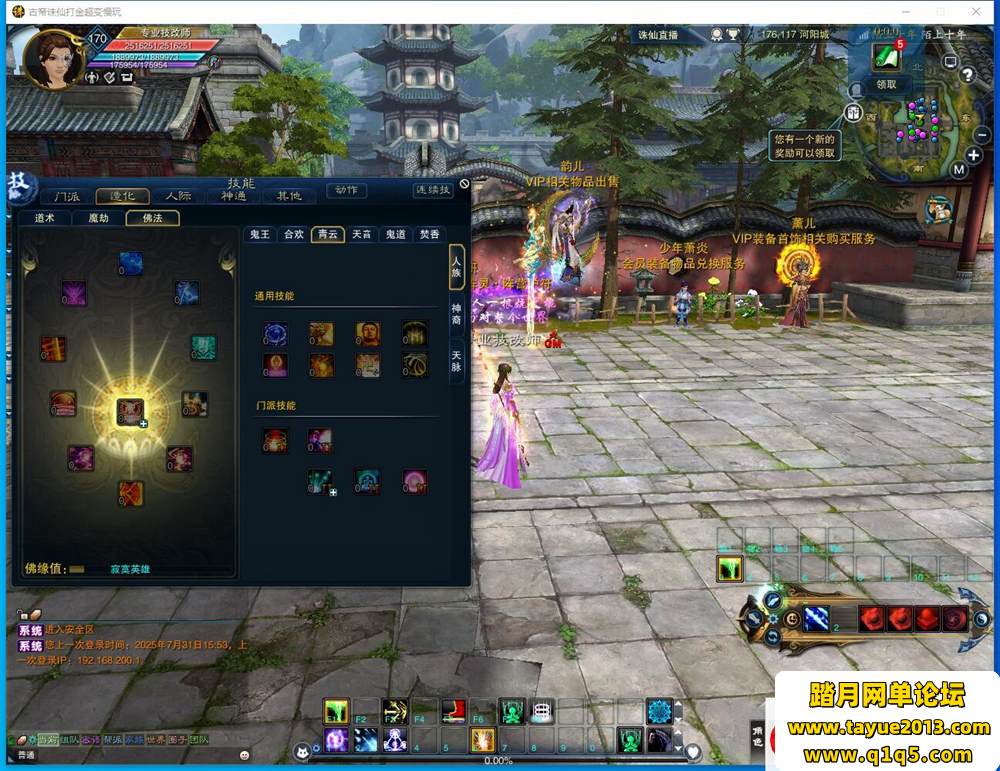Switch to the 魔劫 sub-tab
Viewport: 1000px width, 771px height.
98,218
